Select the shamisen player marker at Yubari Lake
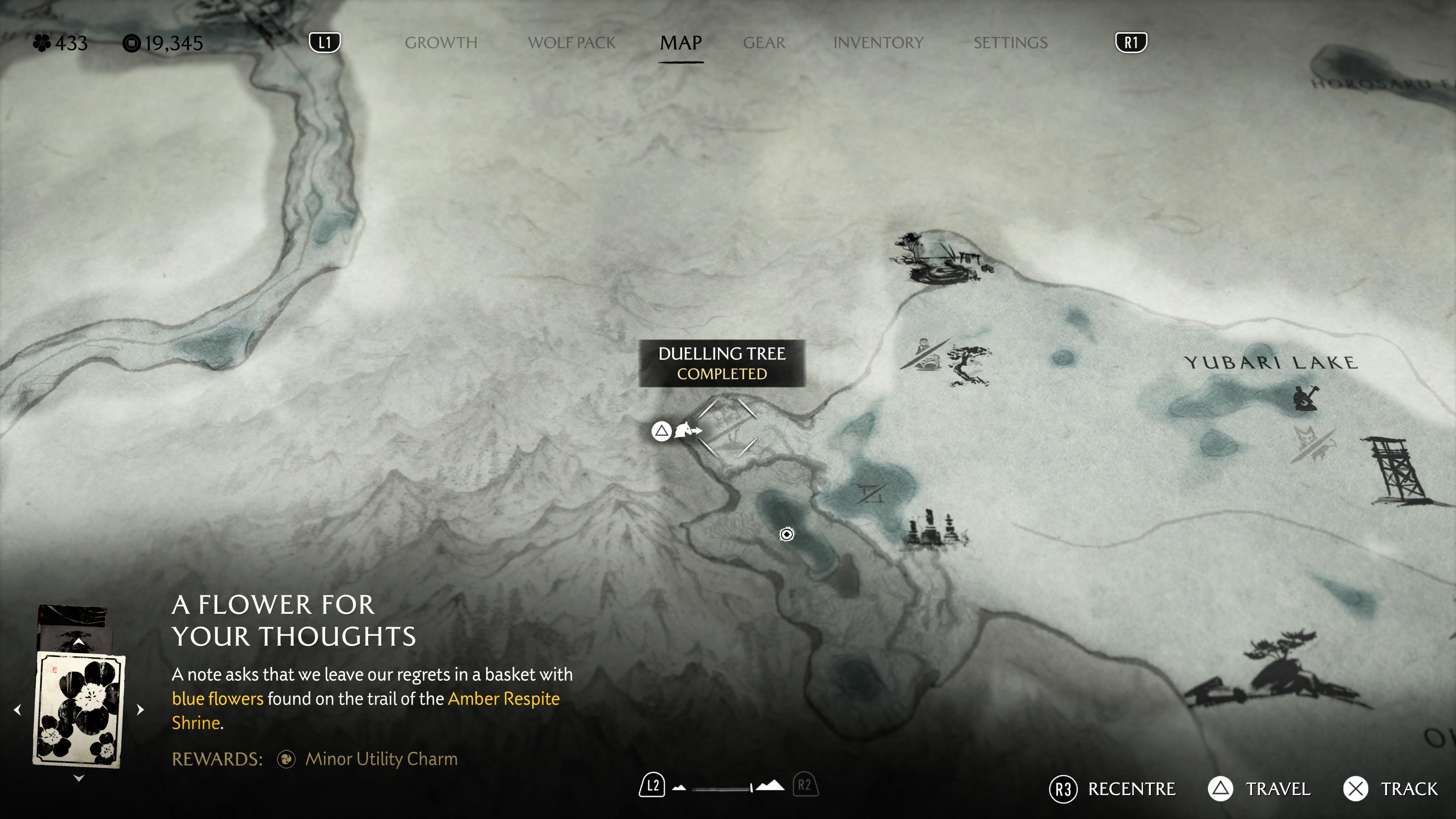 (1305, 397)
